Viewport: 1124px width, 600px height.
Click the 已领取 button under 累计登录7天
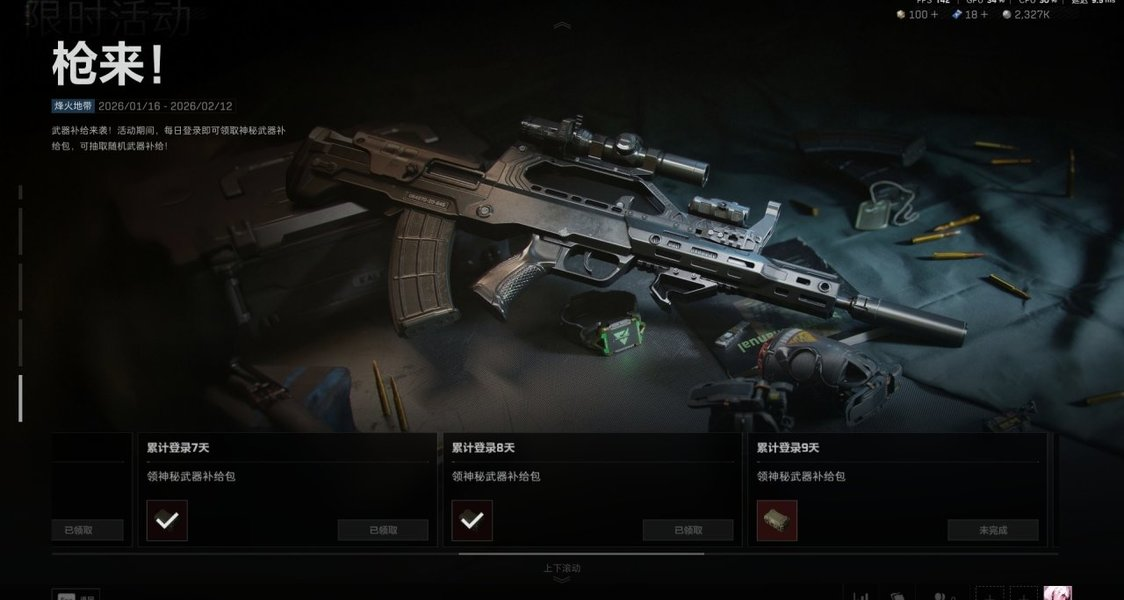(383, 530)
